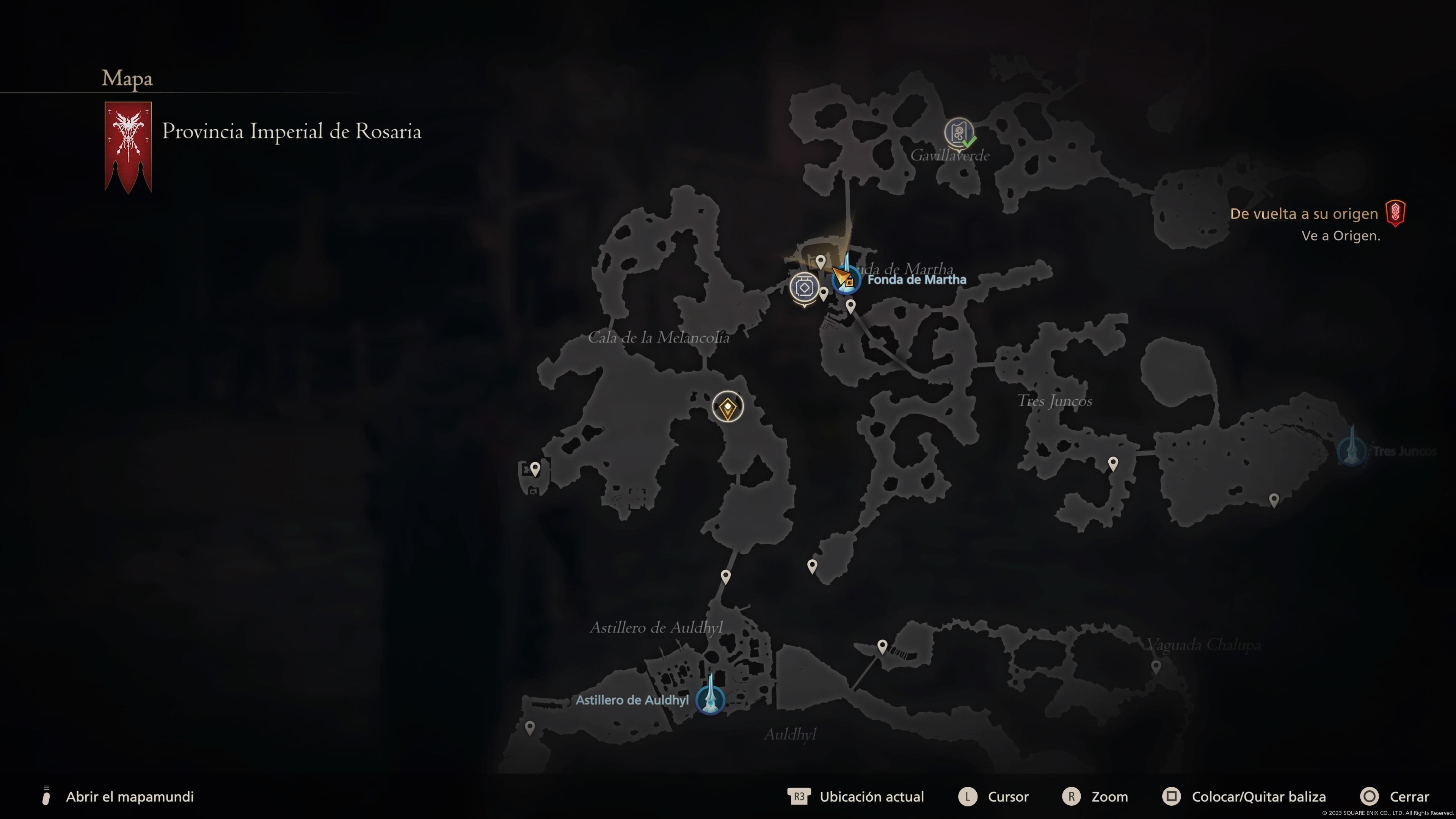Select the pin on the path north of Astillero de Auldhyl
Viewport: 1456px width, 819px height.
(726, 576)
